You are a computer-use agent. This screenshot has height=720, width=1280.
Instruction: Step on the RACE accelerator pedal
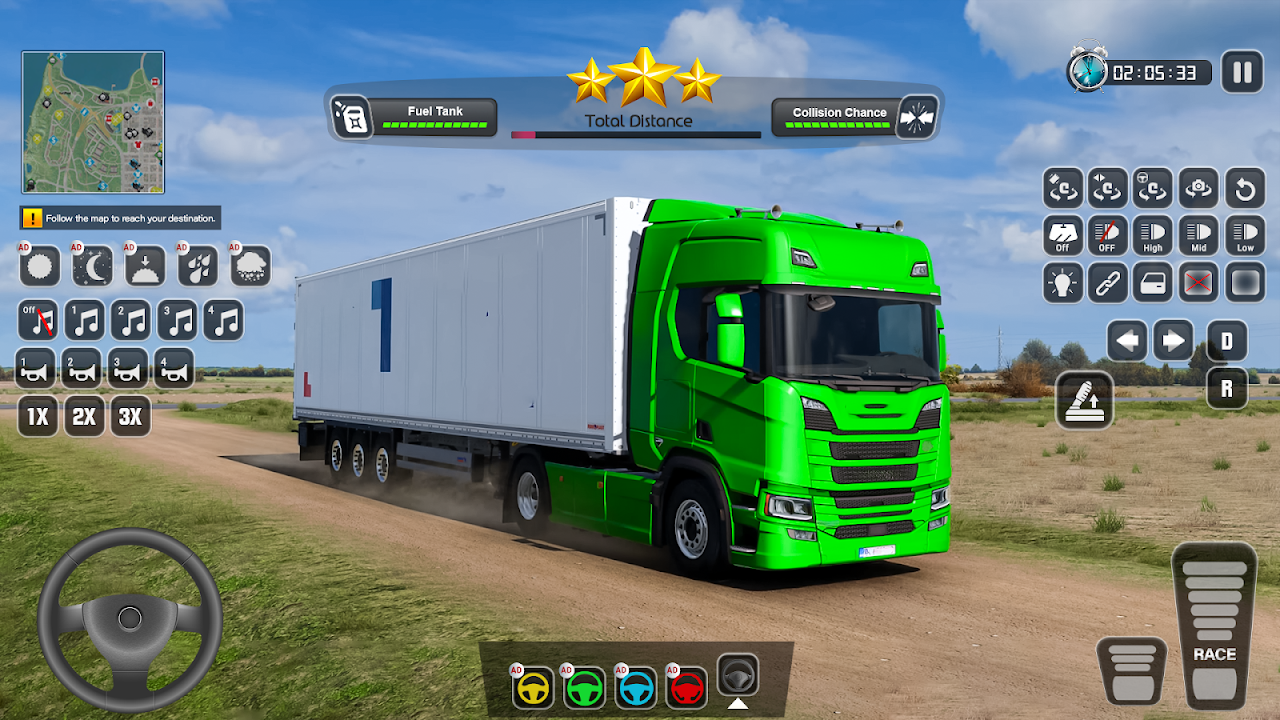(x=1214, y=625)
